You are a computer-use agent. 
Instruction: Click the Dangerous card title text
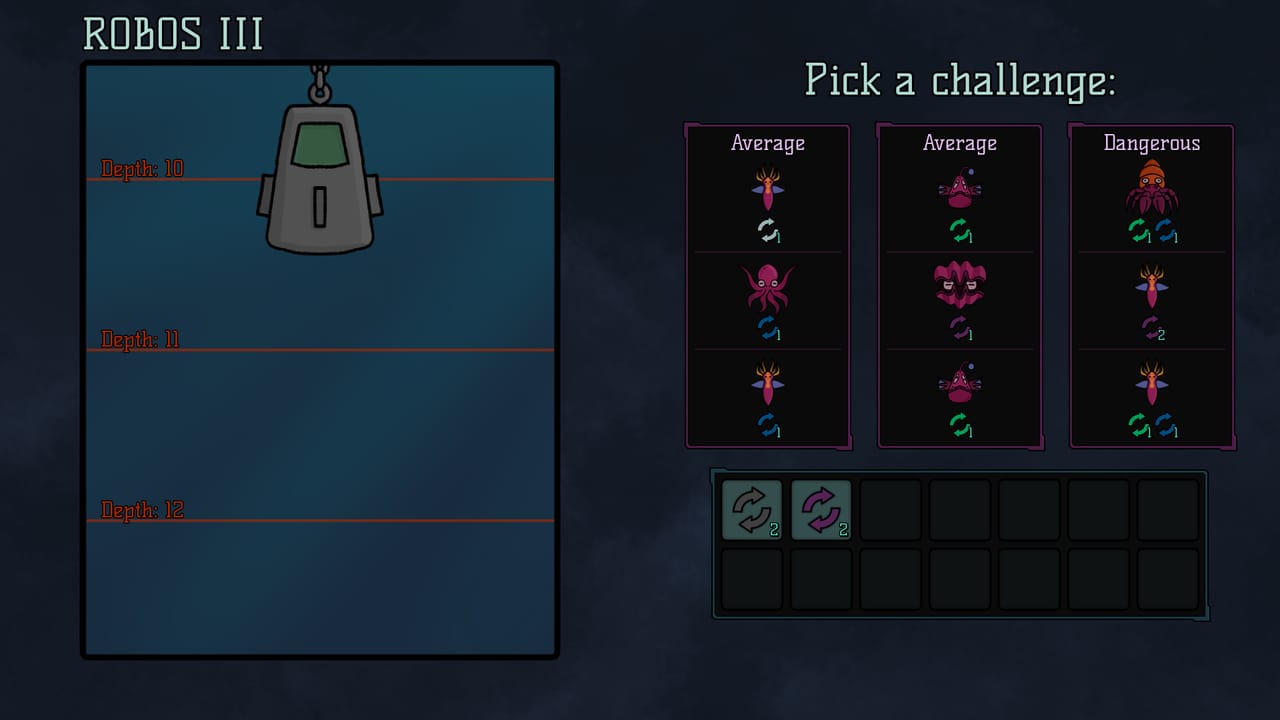(x=1150, y=143)
